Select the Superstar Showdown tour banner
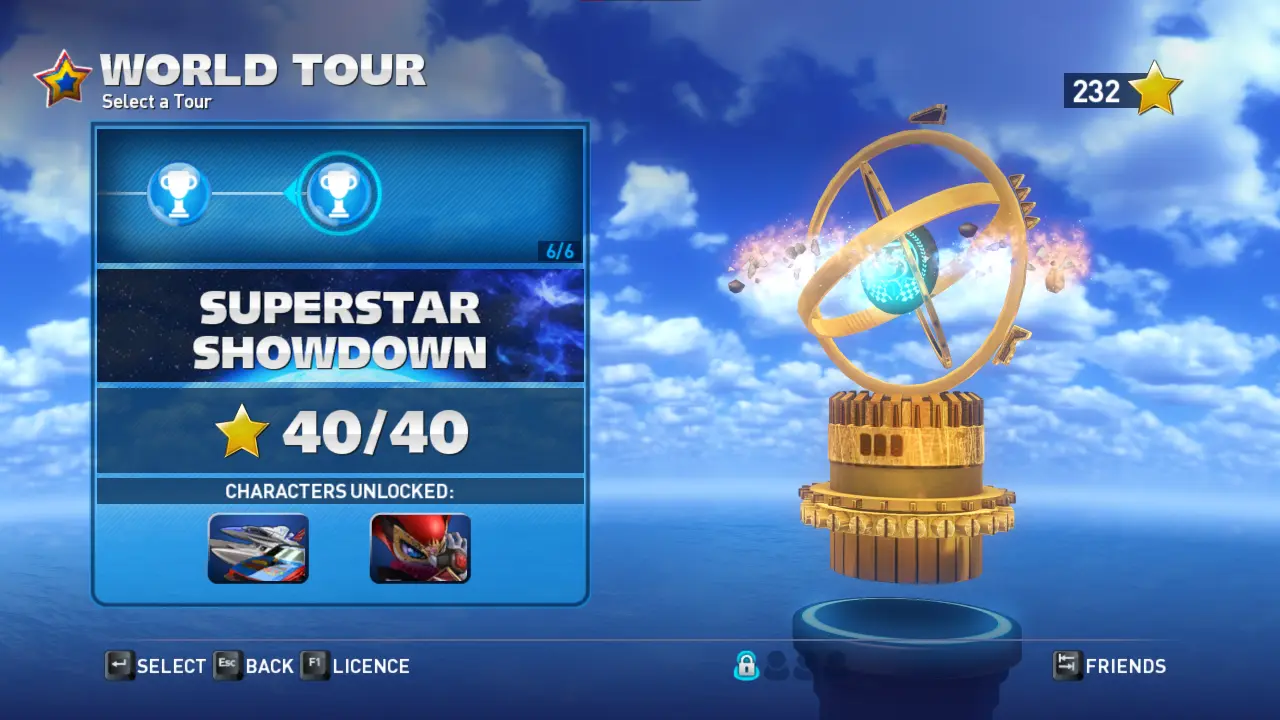 tap(340, 326)
